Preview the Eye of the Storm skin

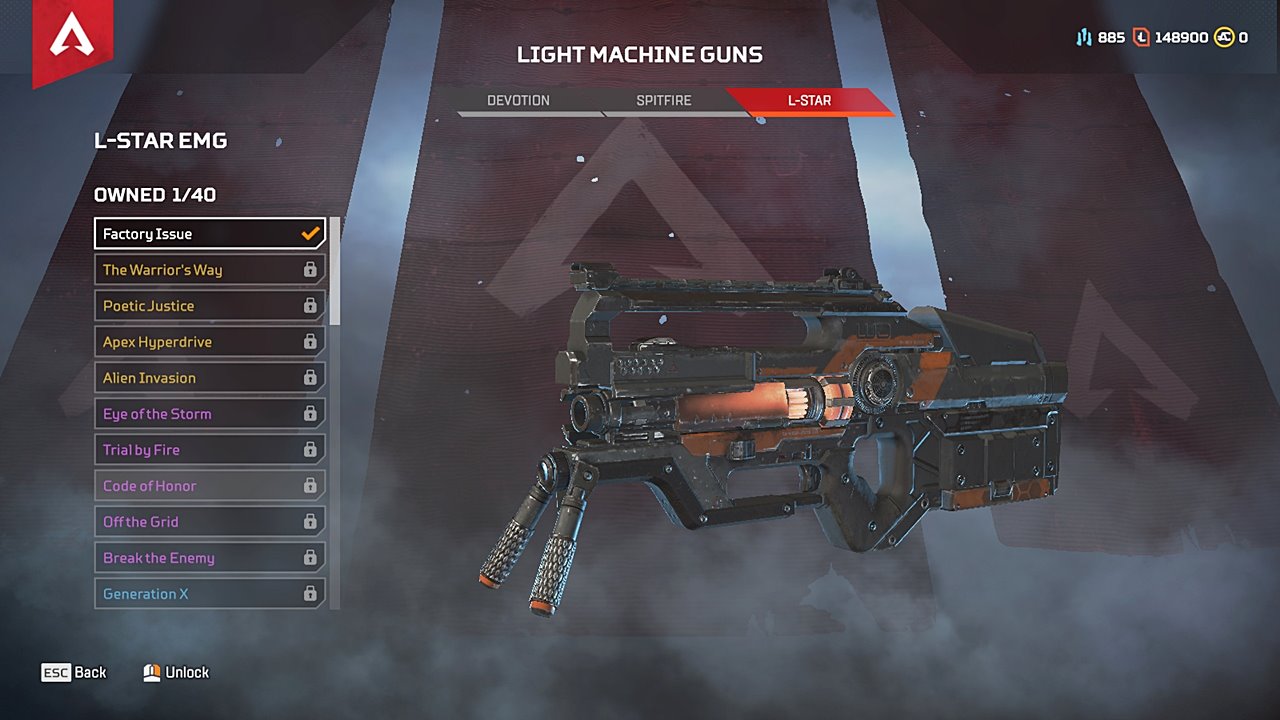[x=210, y=414]
